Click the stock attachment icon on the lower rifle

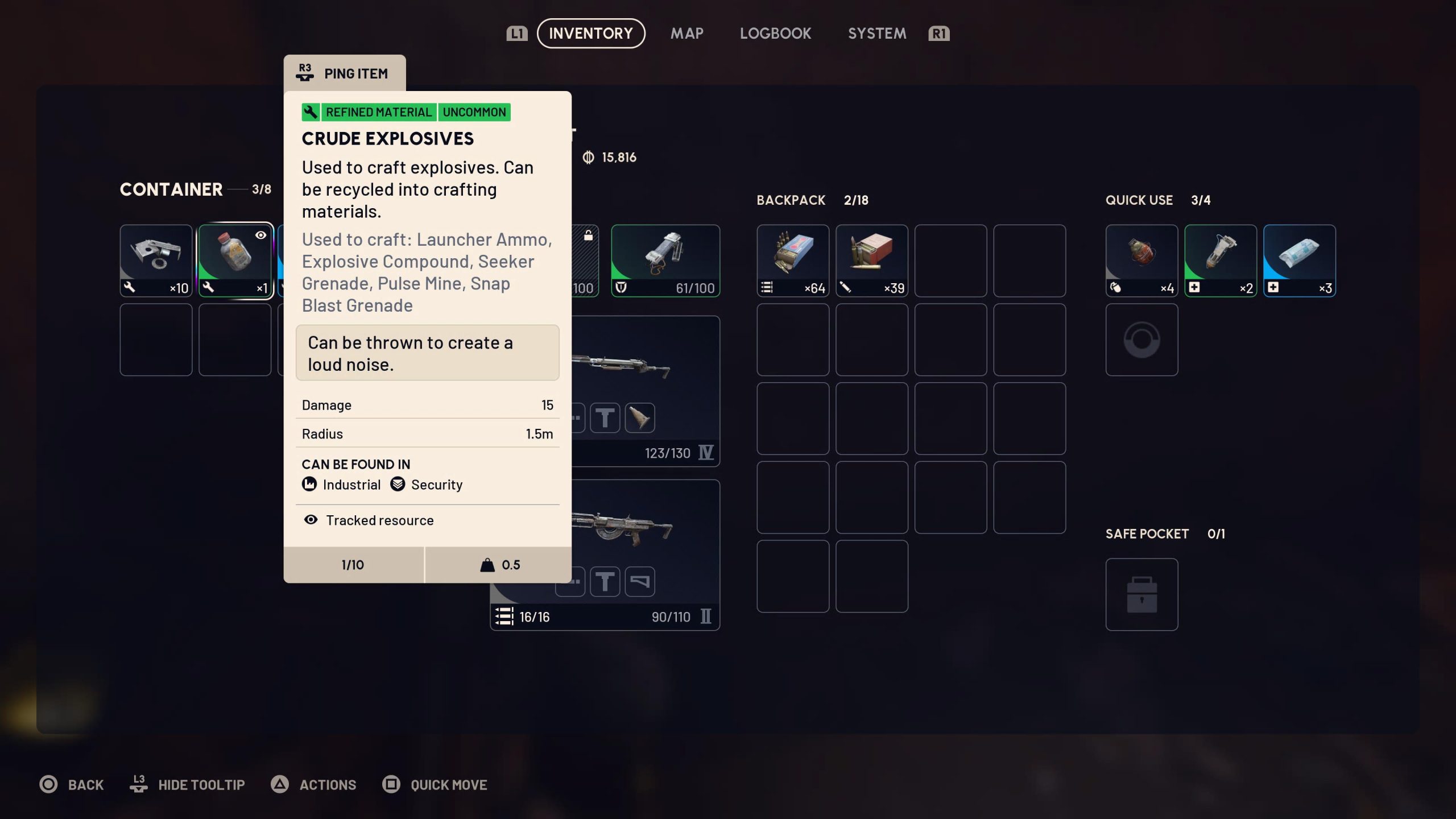coord(640,581)
